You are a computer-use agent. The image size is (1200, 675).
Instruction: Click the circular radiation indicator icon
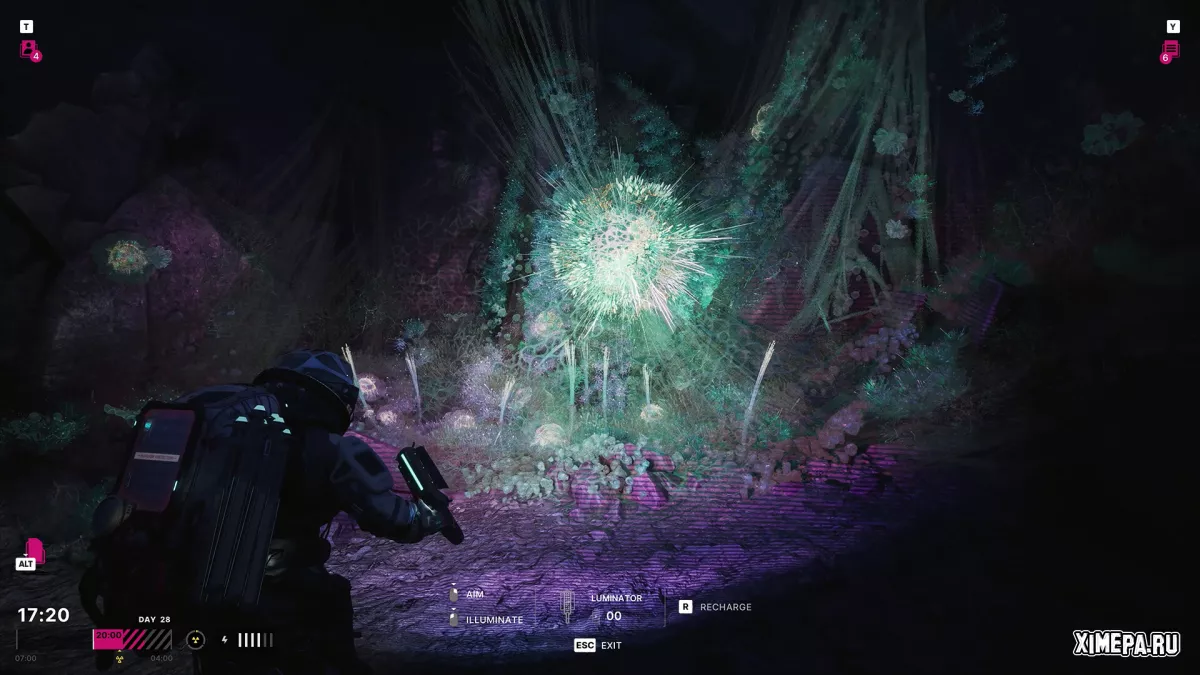195,640
